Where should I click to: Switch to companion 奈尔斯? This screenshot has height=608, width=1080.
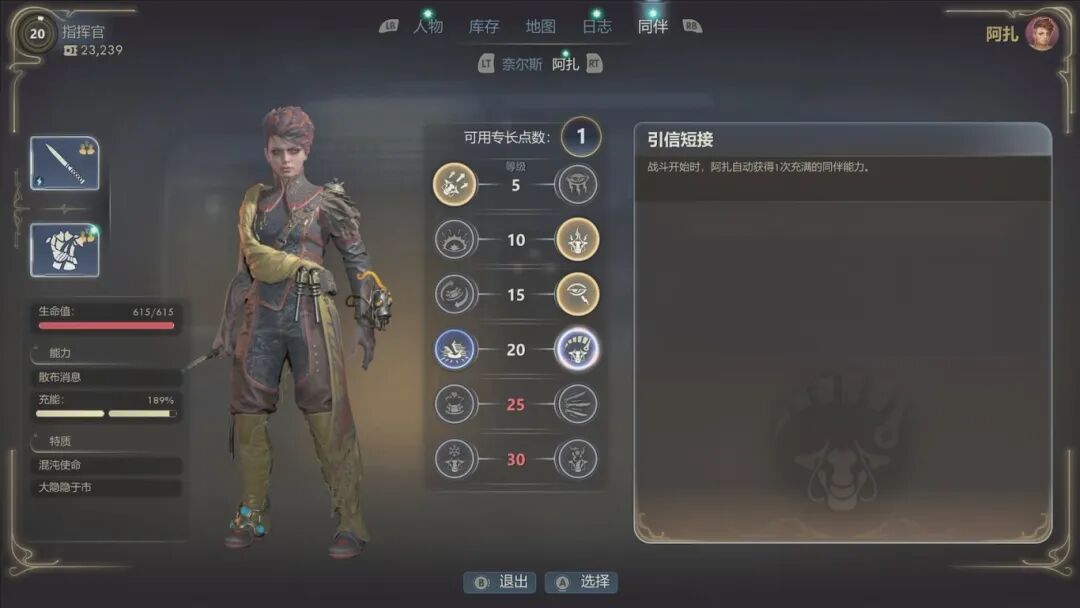click(x=522, y=64)
